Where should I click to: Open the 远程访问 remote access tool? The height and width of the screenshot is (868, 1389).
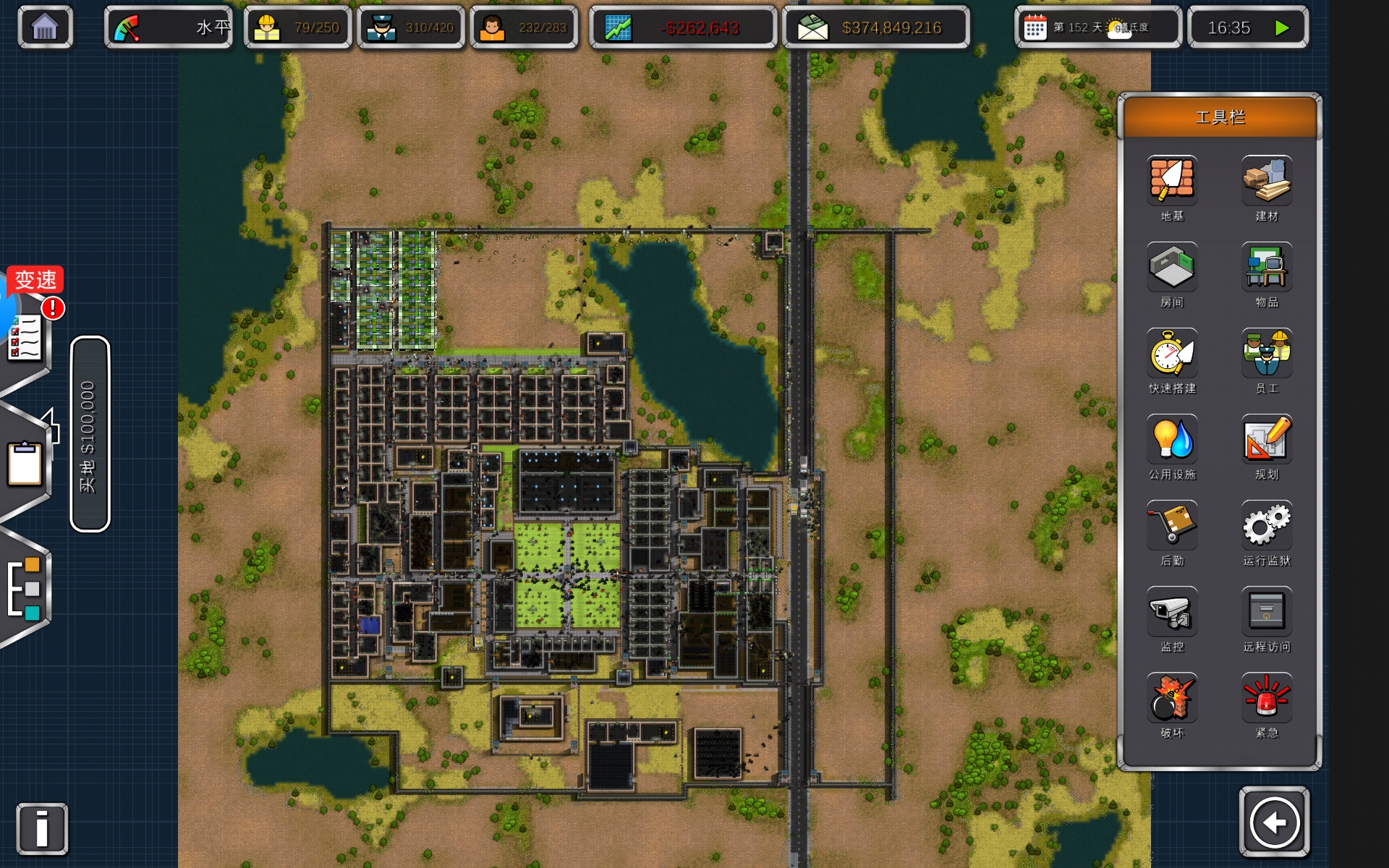coord(1267,611)
